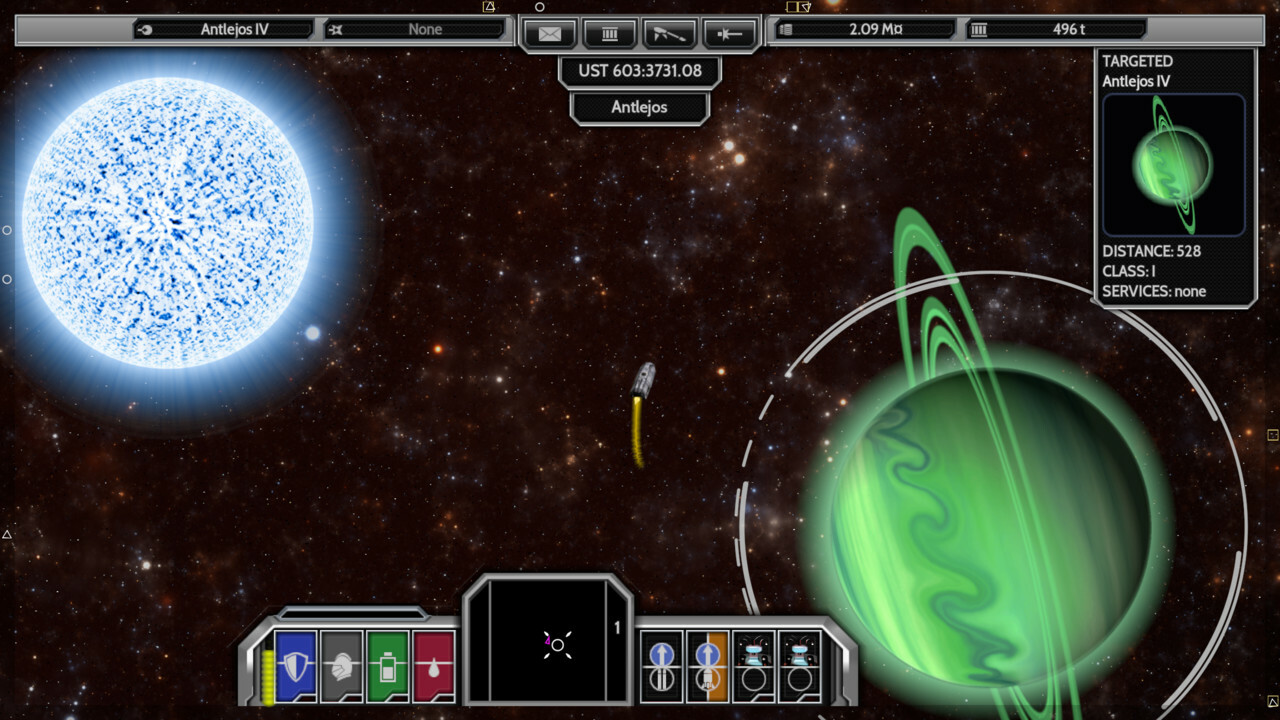Click the weapons turret button

click(x=669, y=33)
